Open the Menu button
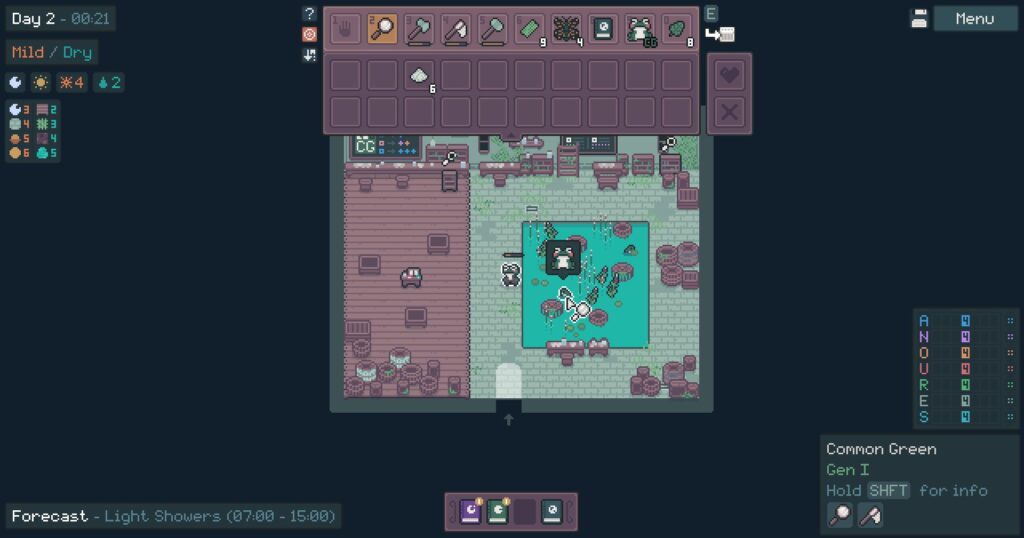The image size is (1024, 538). [x=974, y=19]
